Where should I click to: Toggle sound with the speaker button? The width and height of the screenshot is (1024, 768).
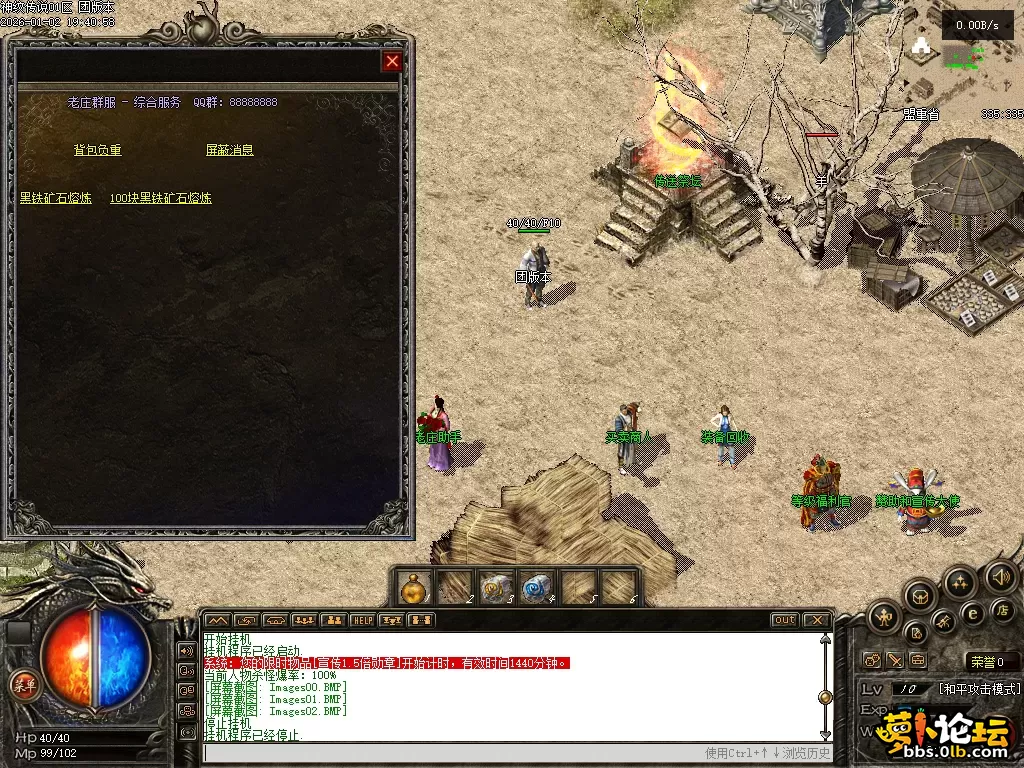(x=1000, y=577)
